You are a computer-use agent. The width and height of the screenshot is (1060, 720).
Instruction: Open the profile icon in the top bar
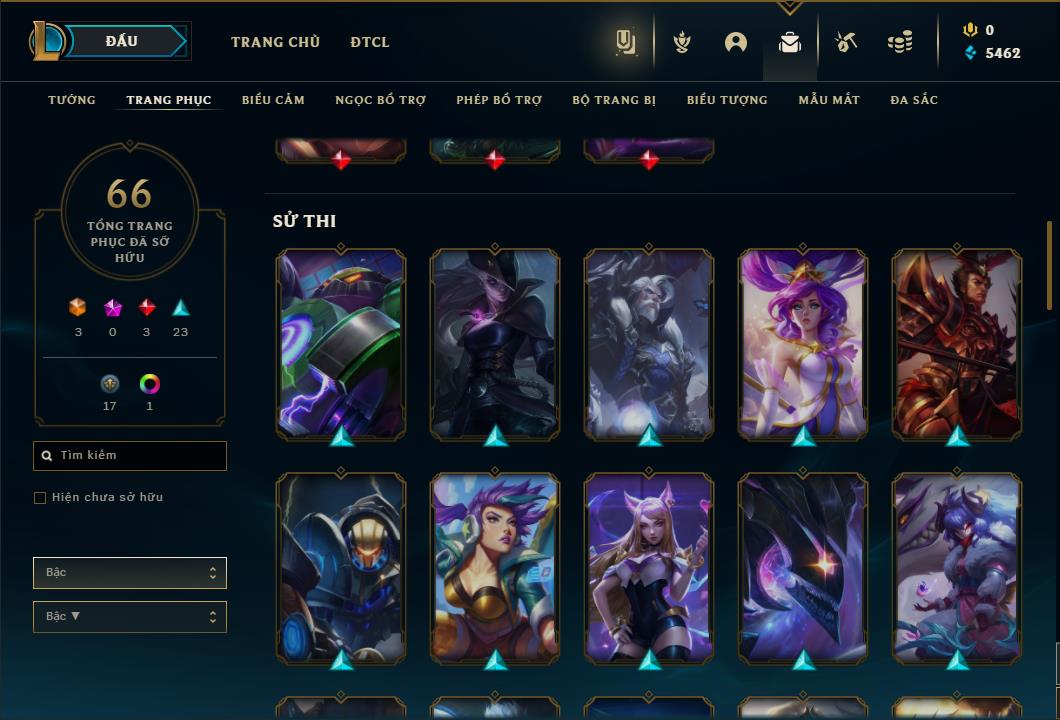tap(736, 42)
